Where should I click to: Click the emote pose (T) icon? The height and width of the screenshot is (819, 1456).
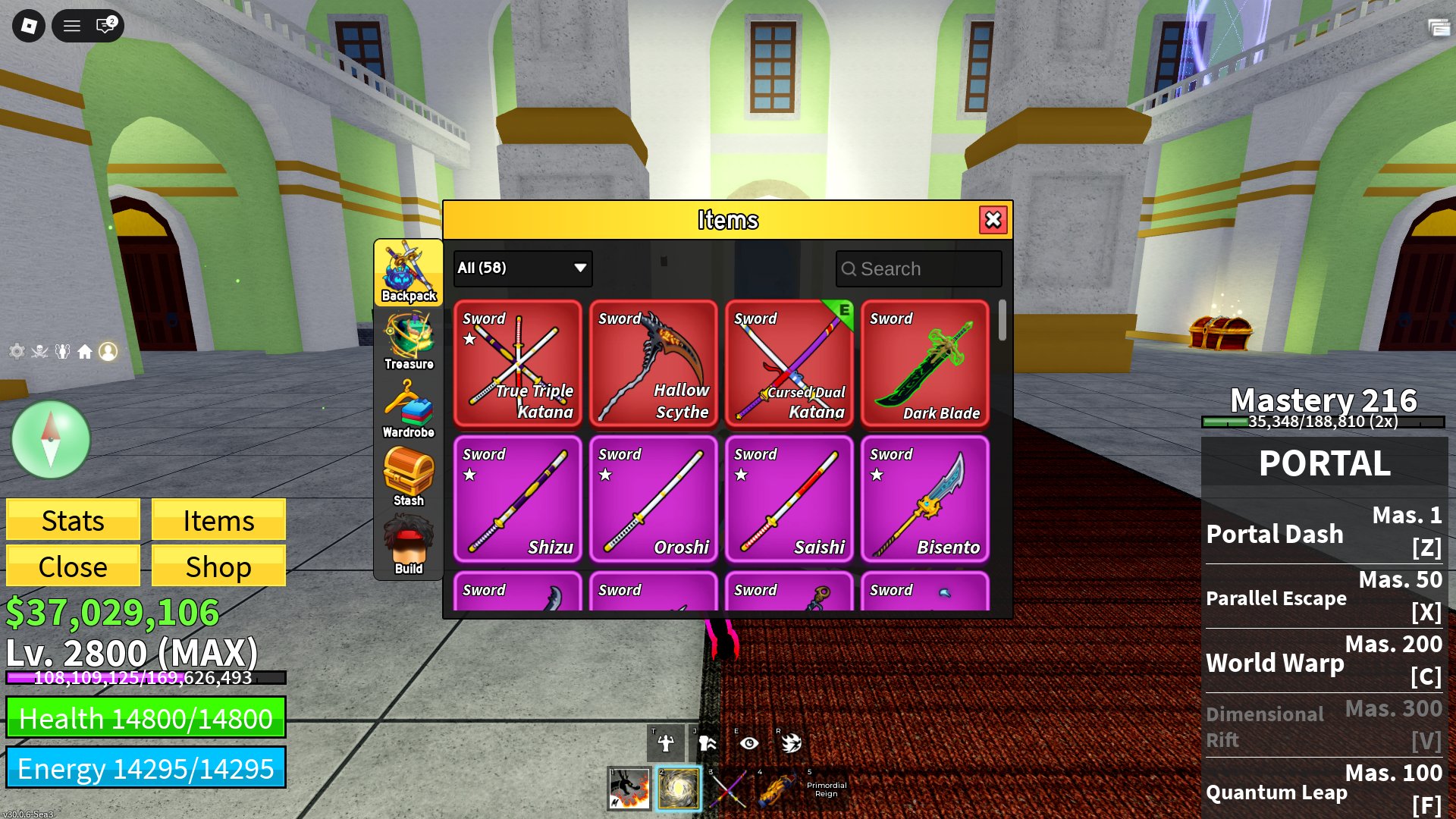pos(666,743)
